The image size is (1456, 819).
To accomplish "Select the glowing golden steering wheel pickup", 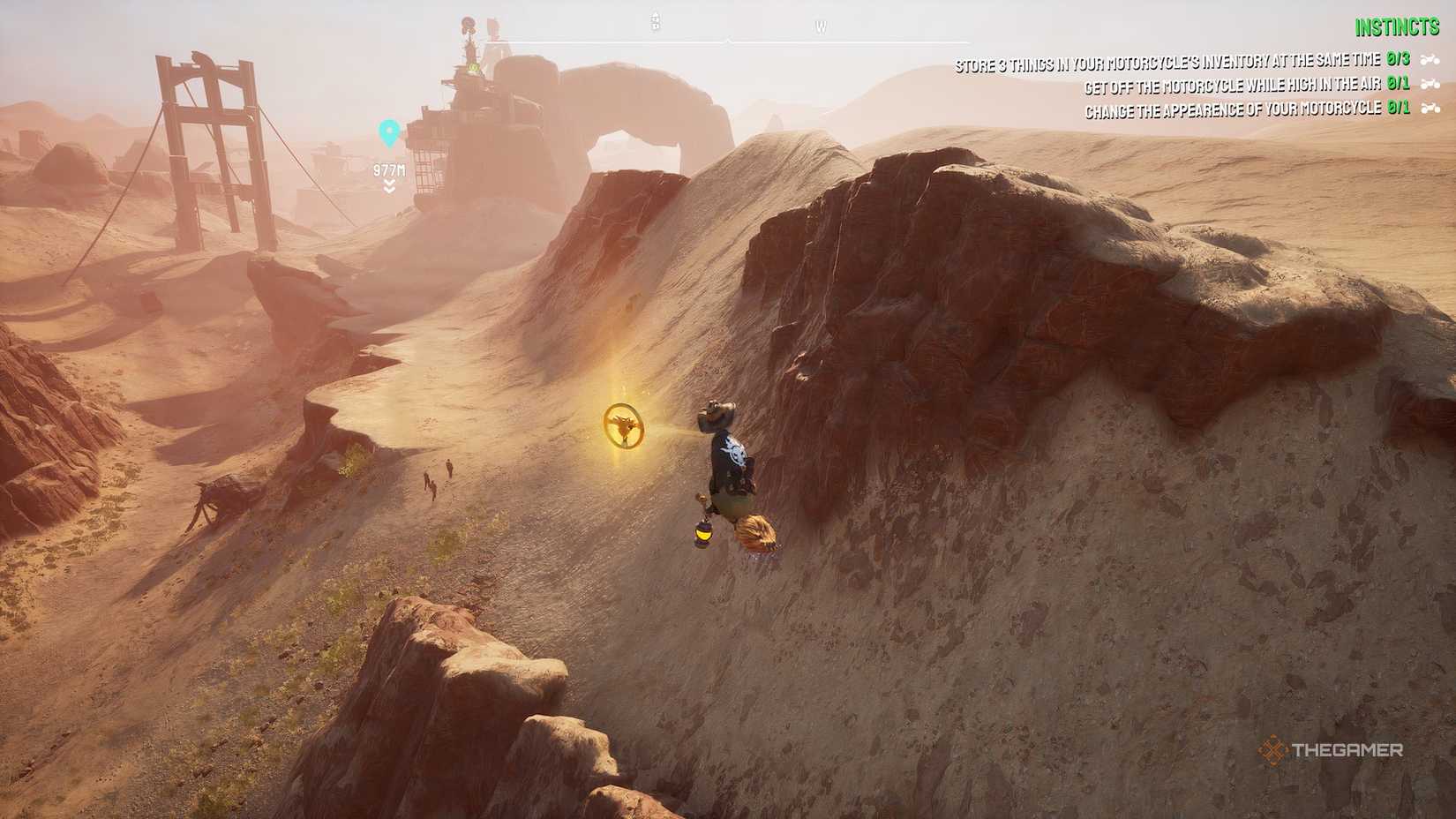I will pyautogui.click(x=627, y=427).
